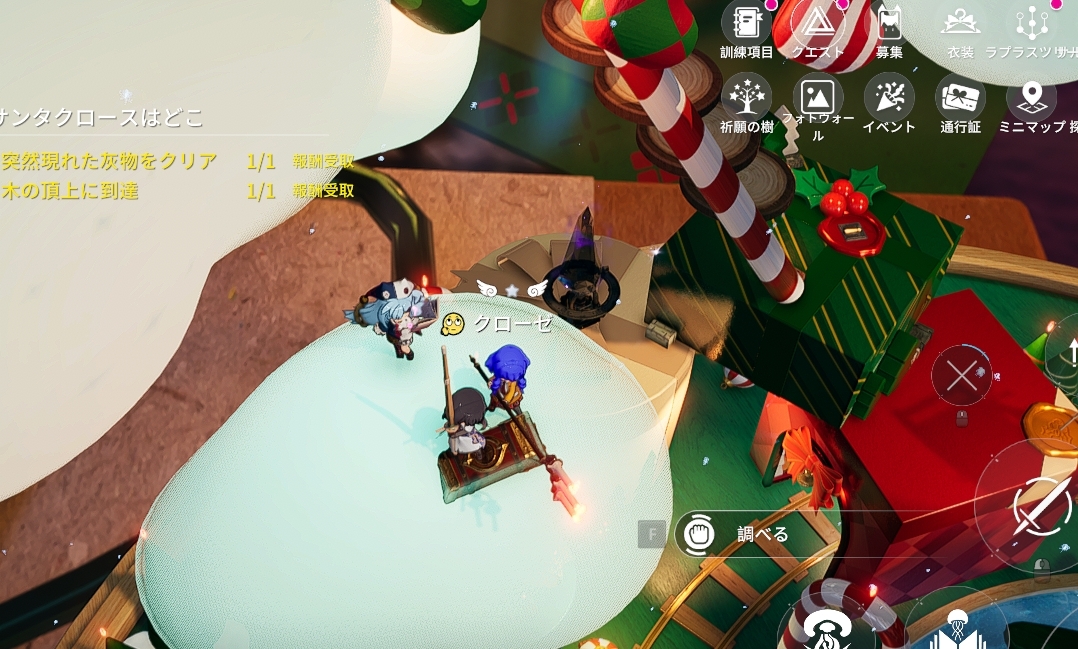Open the イベント events menu
Image resolution: width=1078 pixels, height=649 pixels.
tap(889, 97)
